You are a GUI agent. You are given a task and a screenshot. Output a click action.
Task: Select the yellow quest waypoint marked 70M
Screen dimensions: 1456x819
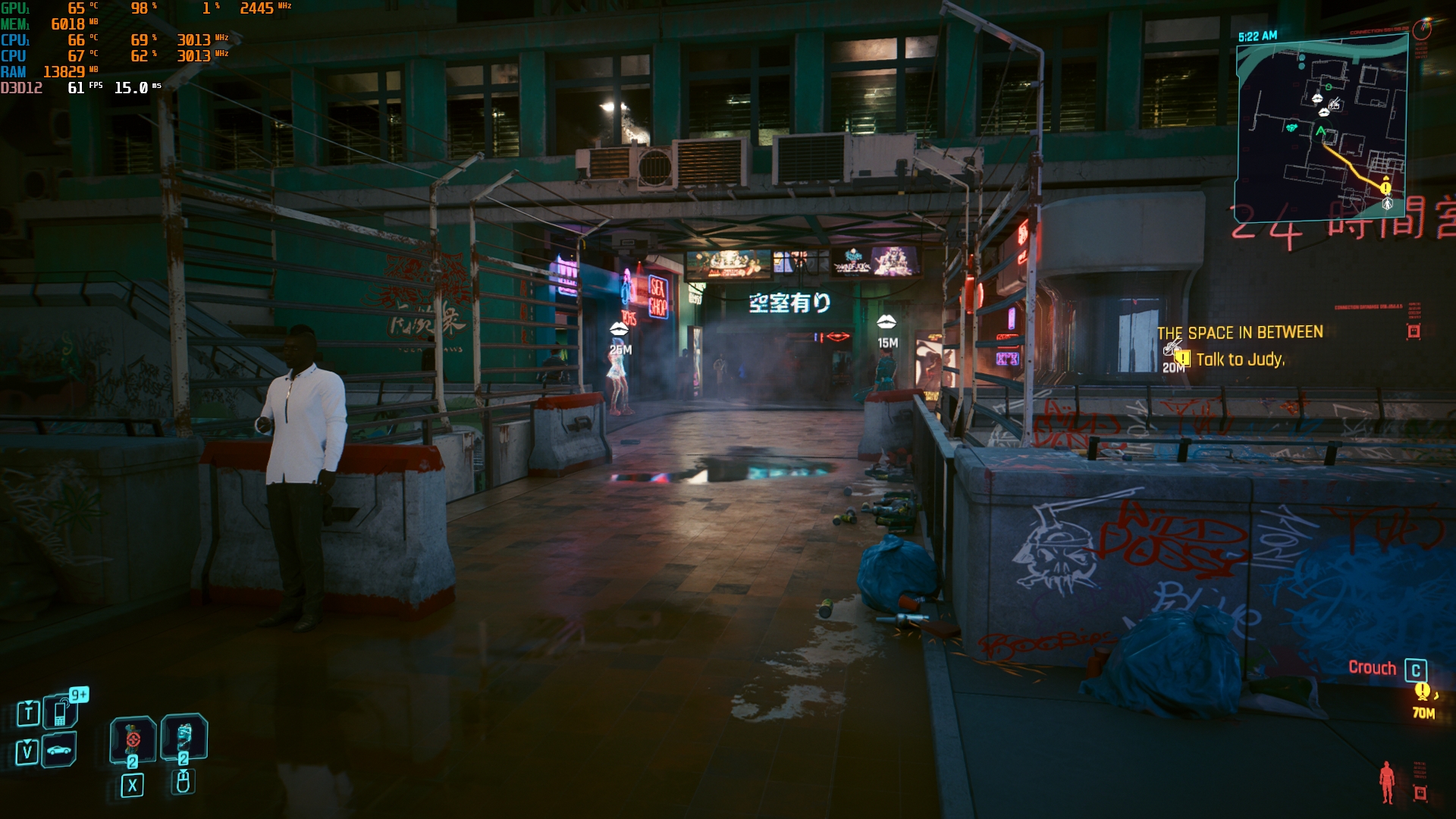[x=1423, y=692]
